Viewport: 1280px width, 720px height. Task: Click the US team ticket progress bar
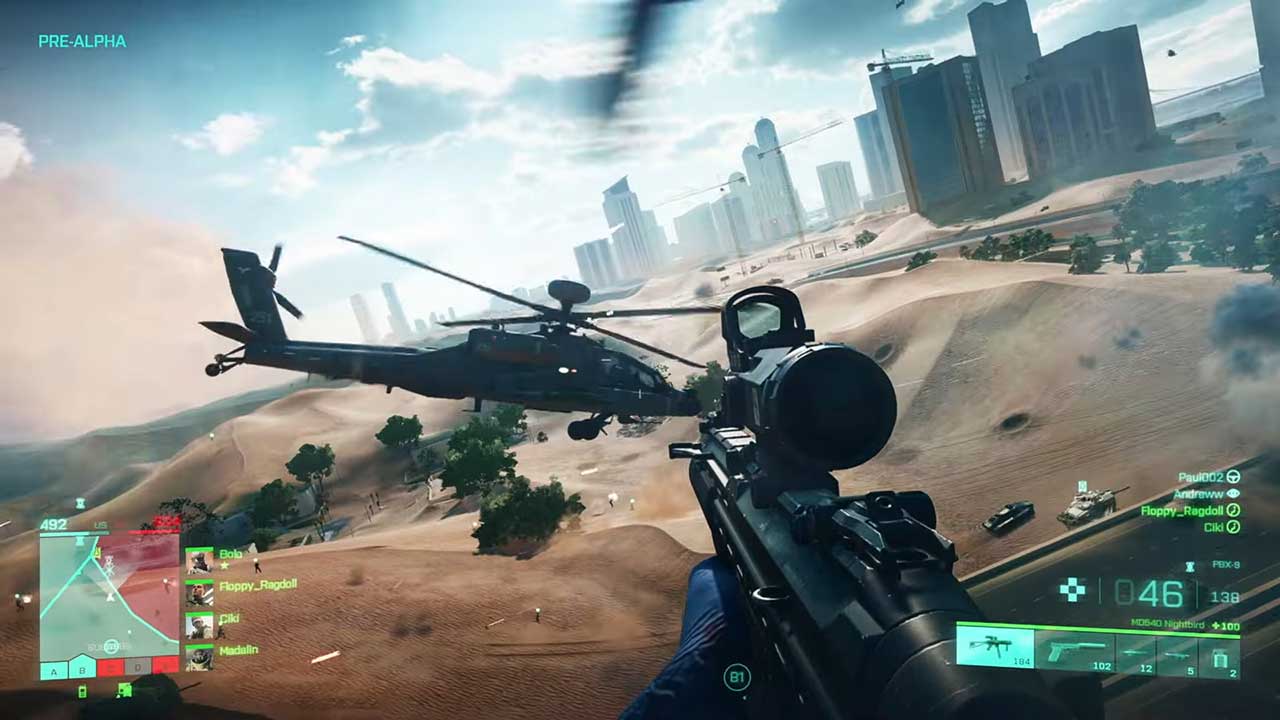pyautogui.click(x=64, y=531)
